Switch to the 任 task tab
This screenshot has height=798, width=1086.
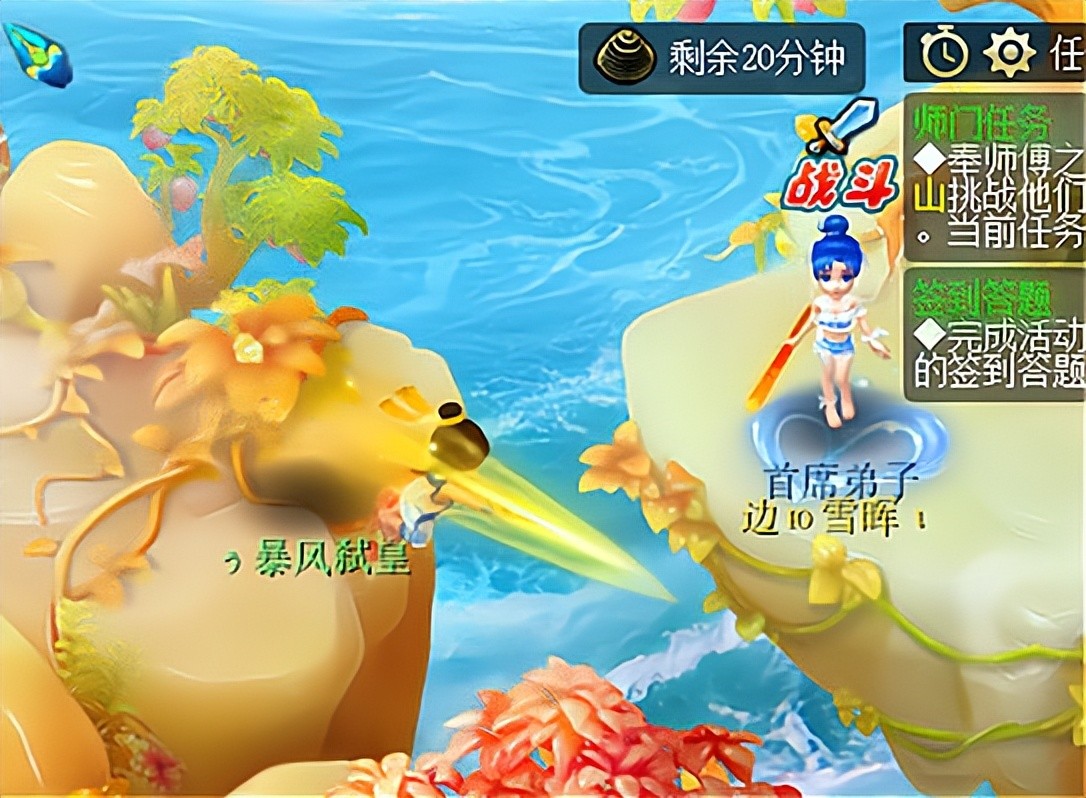(x=1066, y=54)
